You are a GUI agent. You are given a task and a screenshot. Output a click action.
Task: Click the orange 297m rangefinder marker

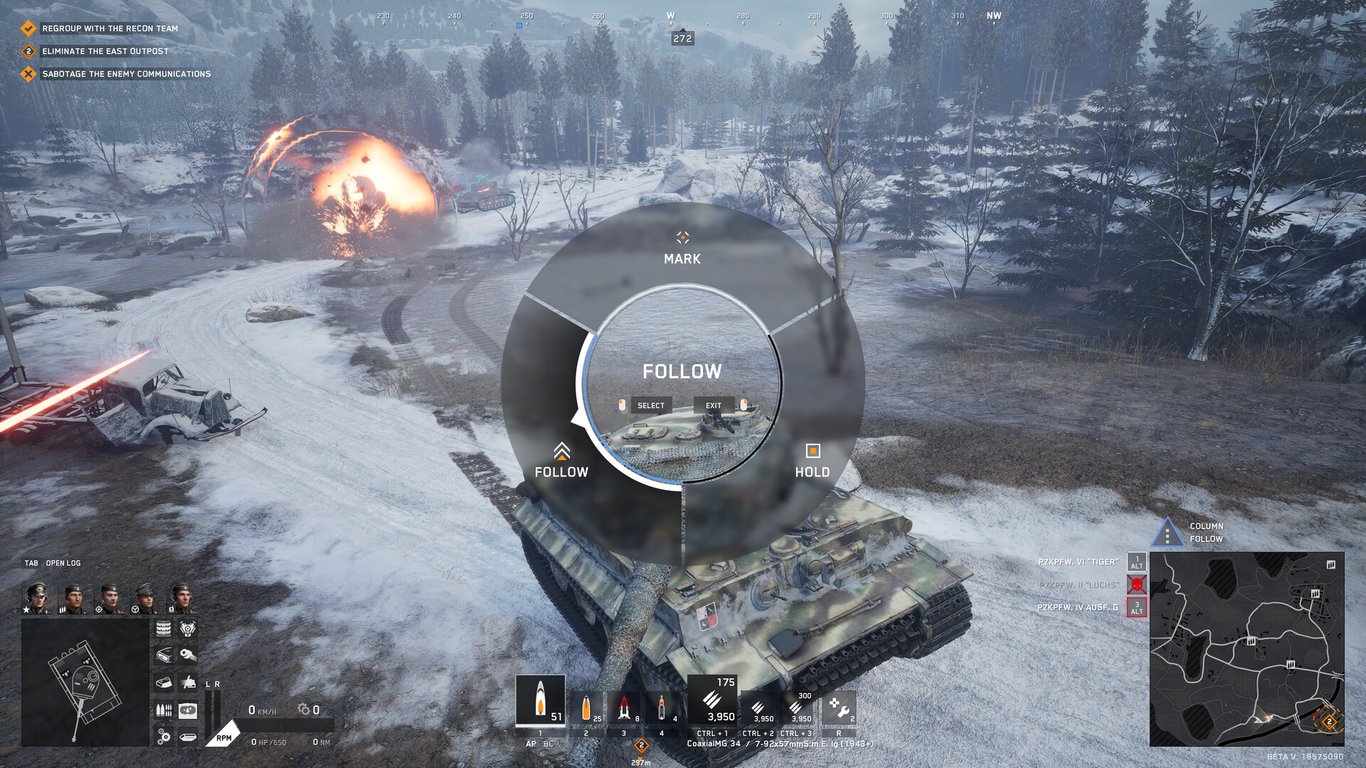(x=640, y=746)
